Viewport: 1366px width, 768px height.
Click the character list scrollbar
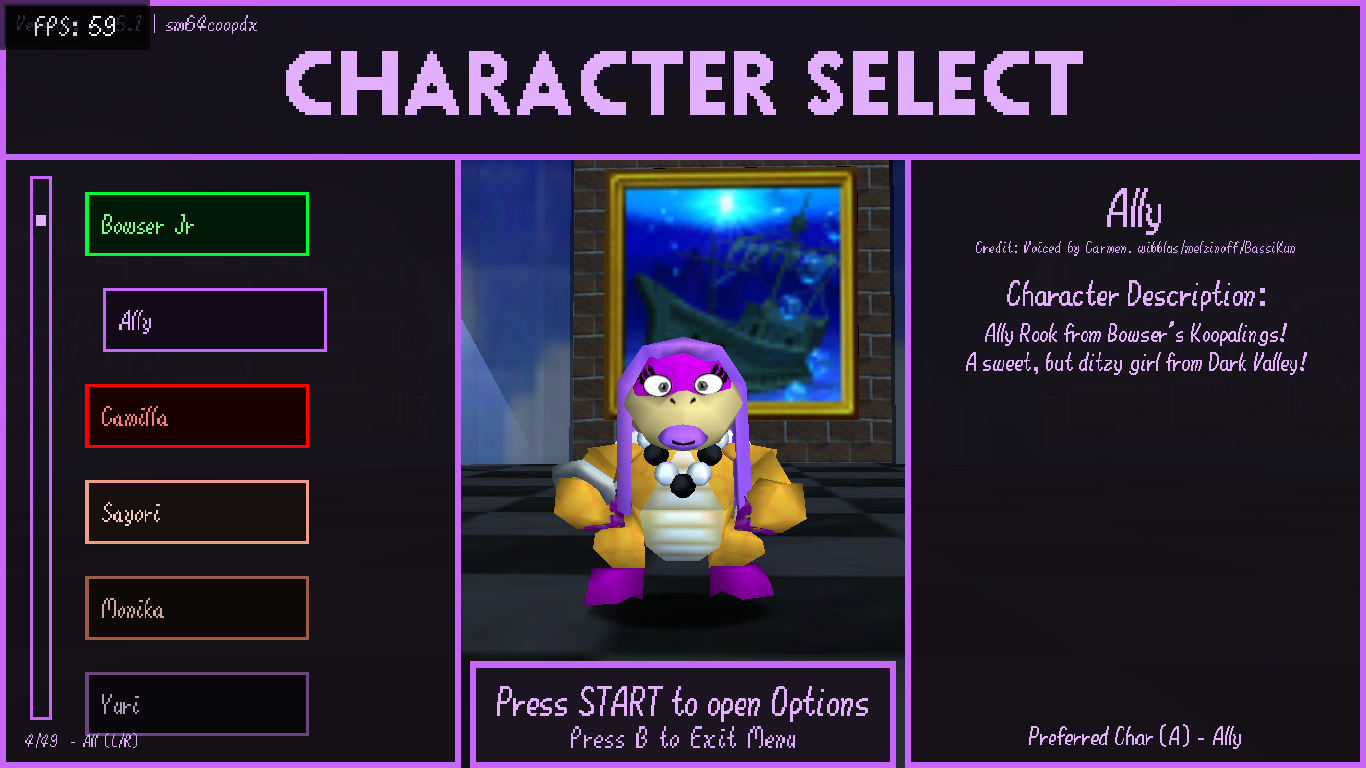click(x=41, y=448)
